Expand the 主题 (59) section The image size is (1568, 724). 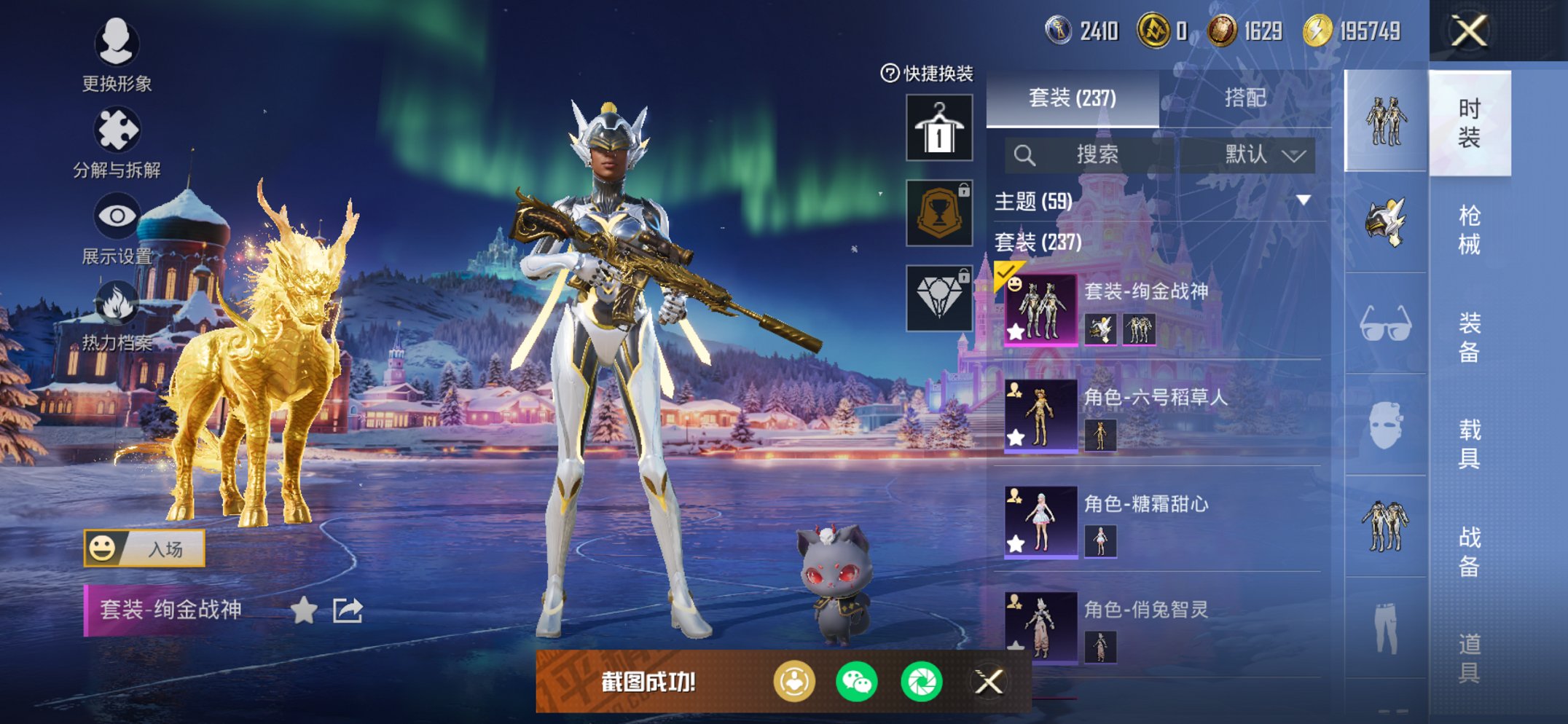pyautogui.click(x=1303, y=200)
